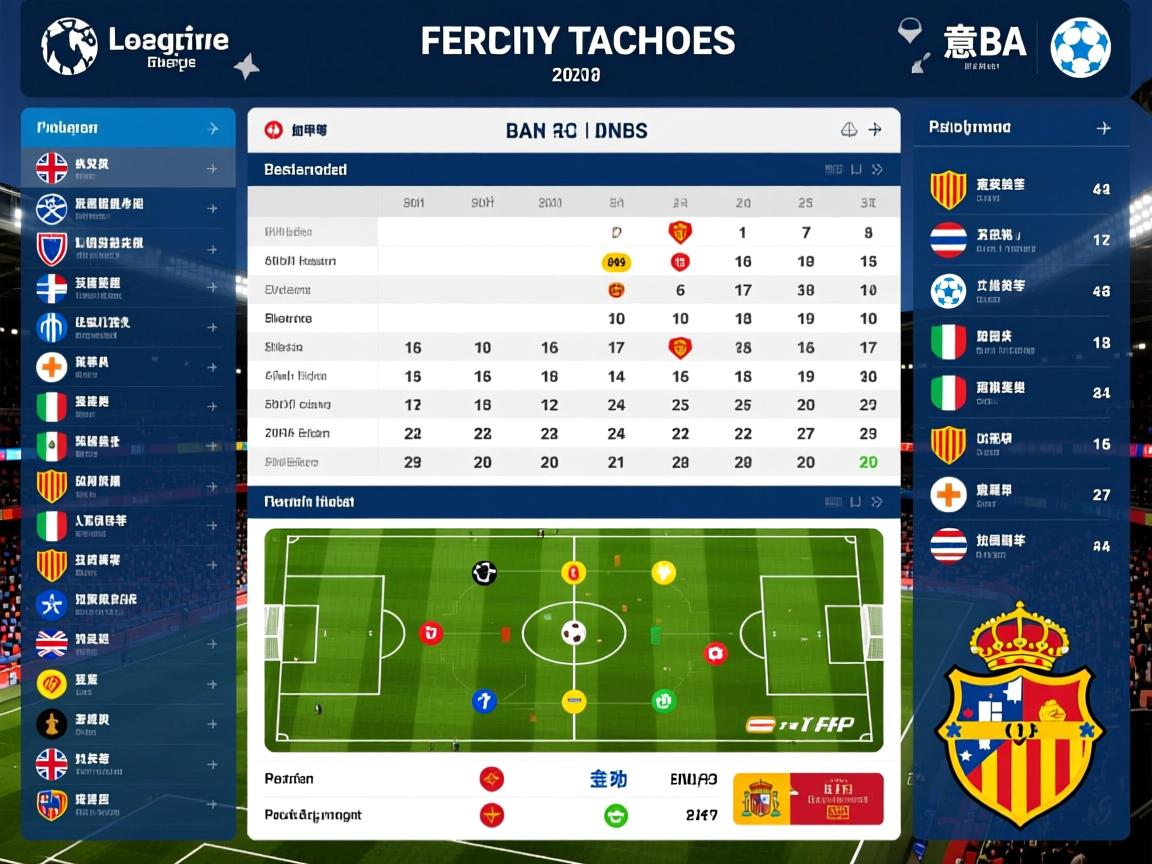This screenshot has width=1152, height=864.
Task: Expand the match table section with its double-arrow
Action: [877, 170]
